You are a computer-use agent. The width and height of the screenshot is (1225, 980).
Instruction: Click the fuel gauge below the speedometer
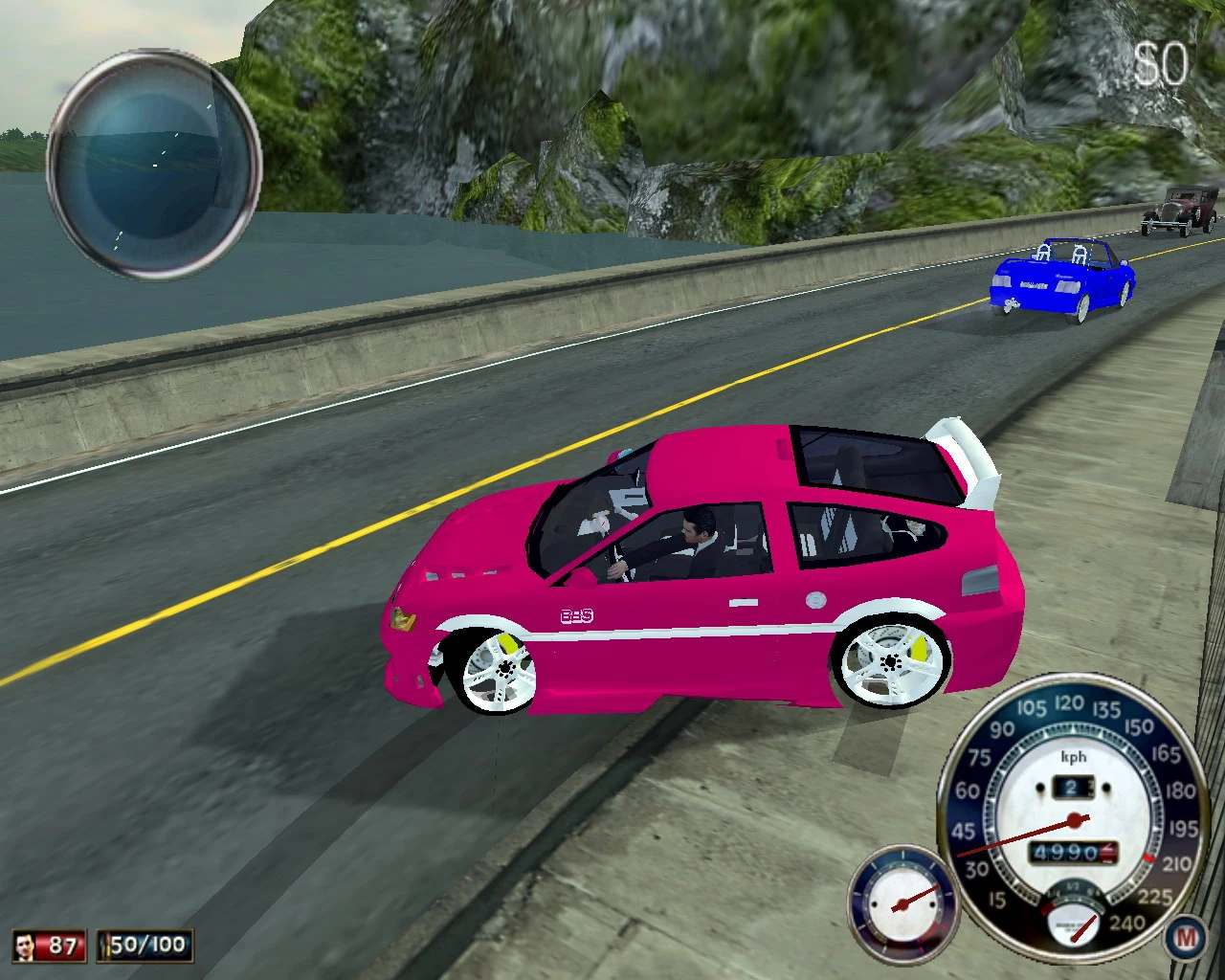1074,928
